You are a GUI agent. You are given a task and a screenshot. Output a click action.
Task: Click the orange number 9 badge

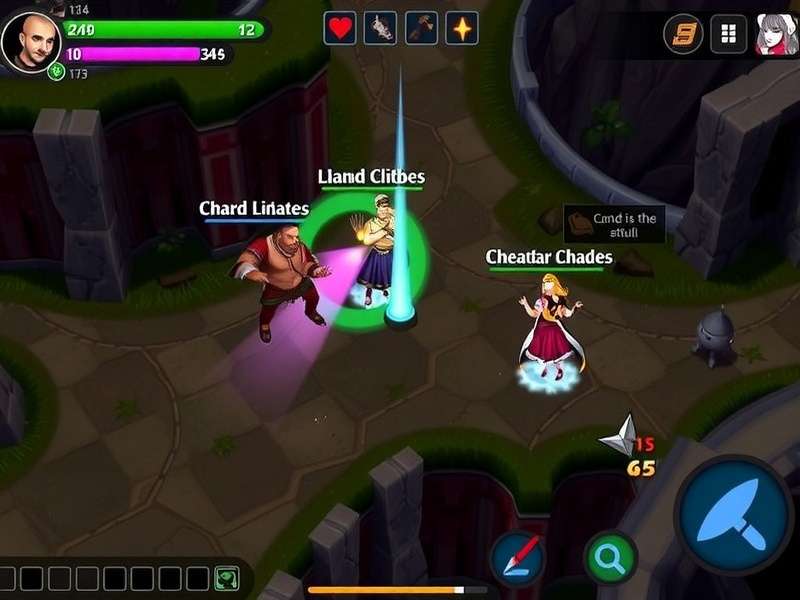684,34
